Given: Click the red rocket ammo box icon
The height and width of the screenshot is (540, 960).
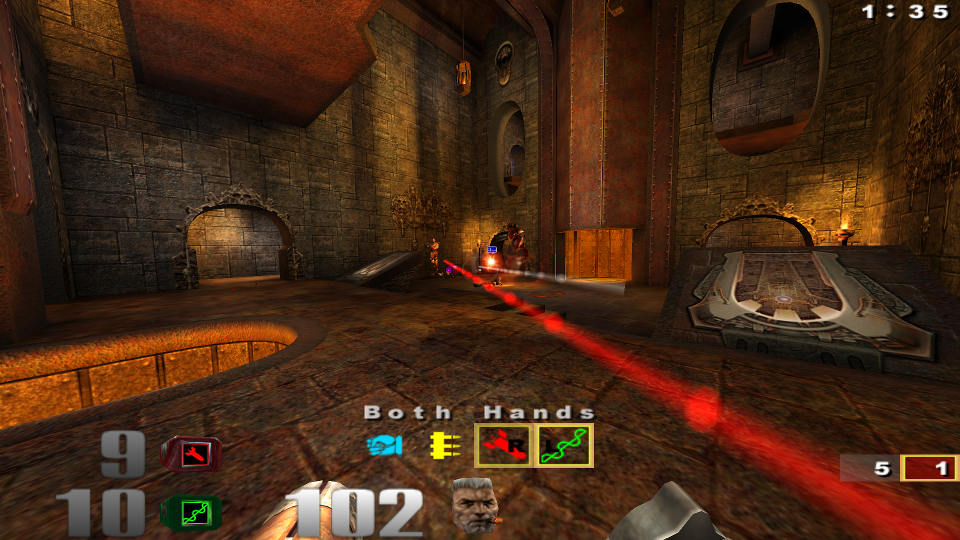Looking at the screenshot, I should point(191,456).
